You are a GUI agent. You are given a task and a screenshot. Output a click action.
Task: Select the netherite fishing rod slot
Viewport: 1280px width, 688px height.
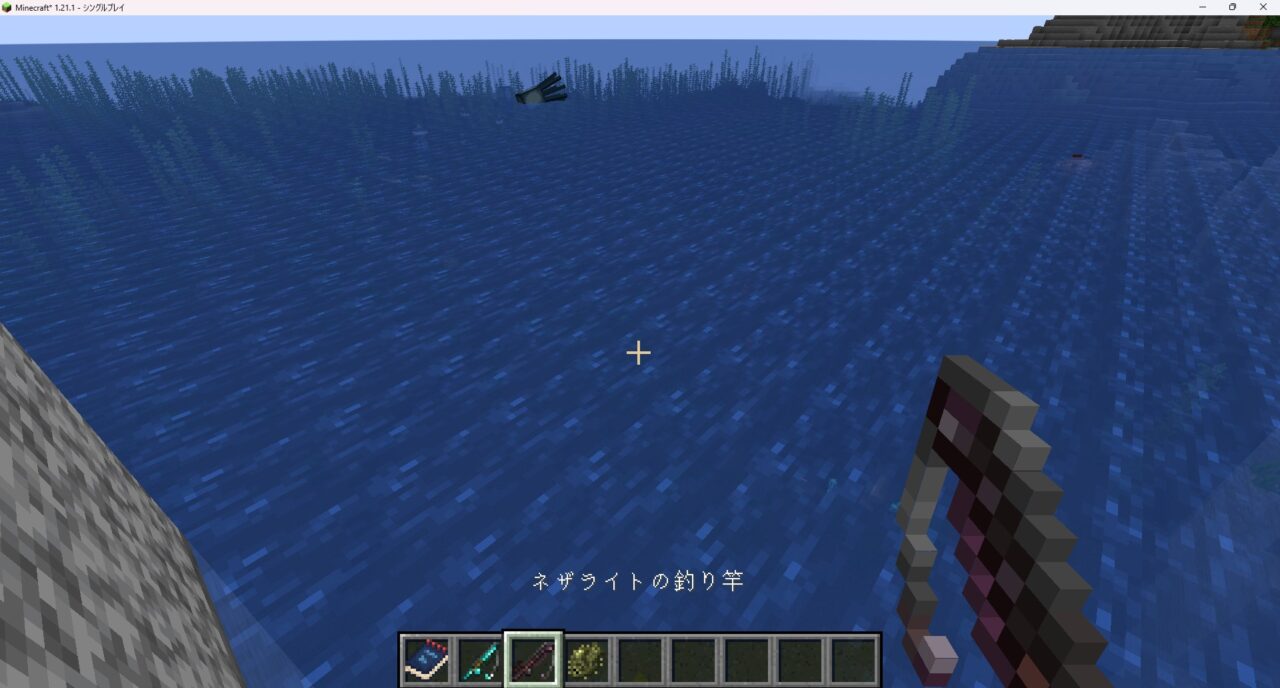coord(533,660)
